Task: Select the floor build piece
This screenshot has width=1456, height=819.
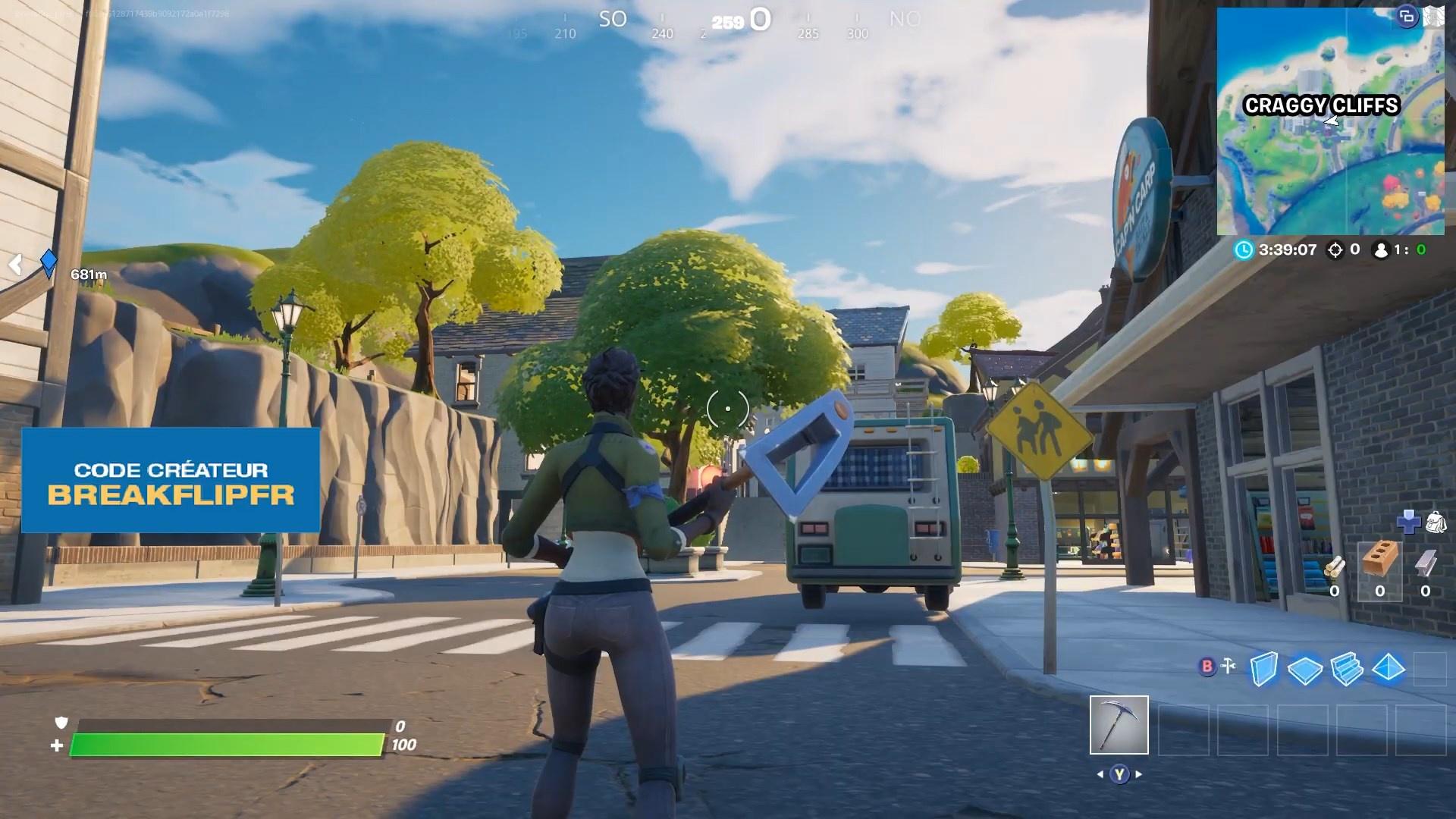Action: pos(1304,670)
